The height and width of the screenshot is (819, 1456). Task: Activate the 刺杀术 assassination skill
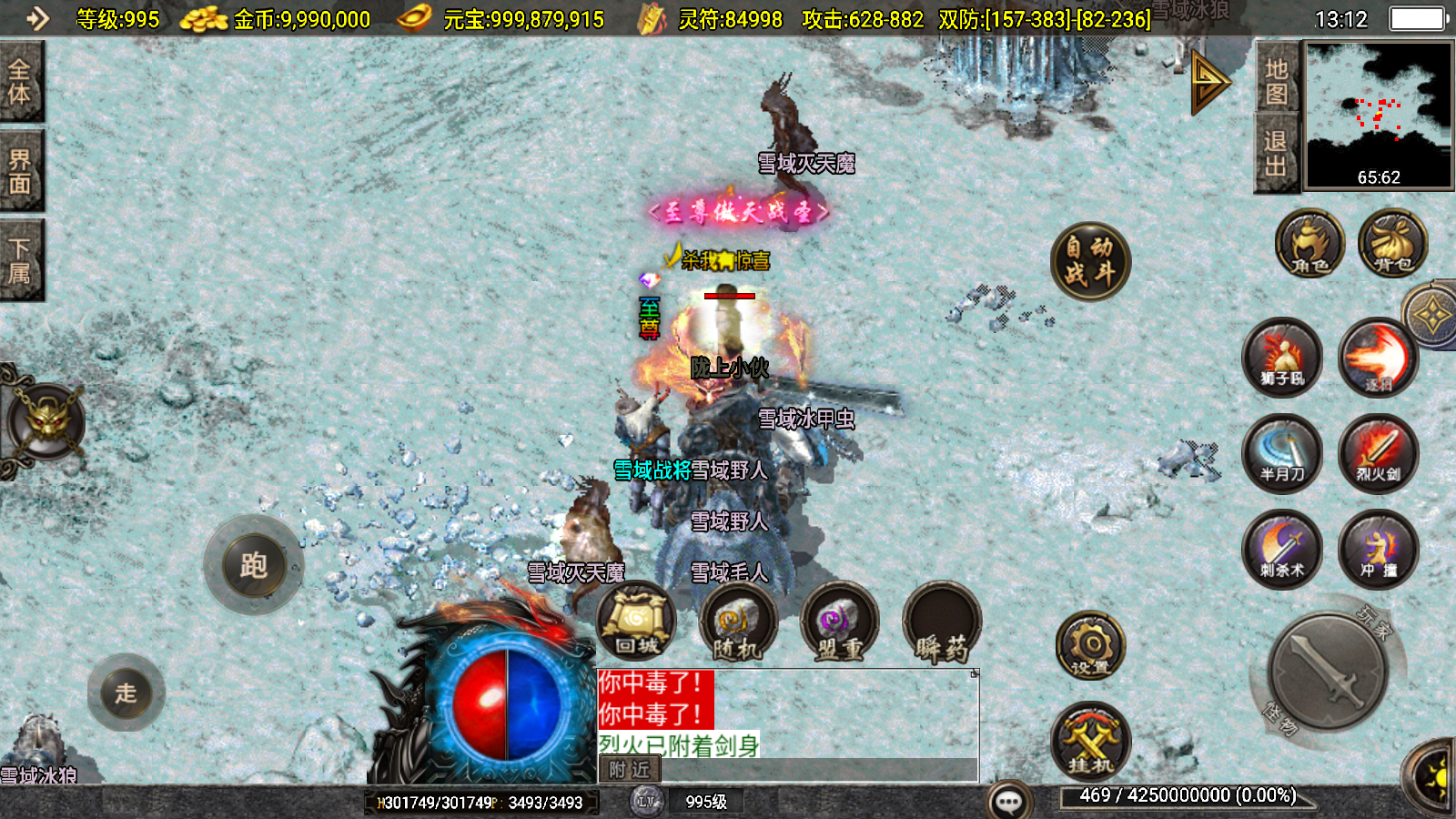click(1283, 550)
